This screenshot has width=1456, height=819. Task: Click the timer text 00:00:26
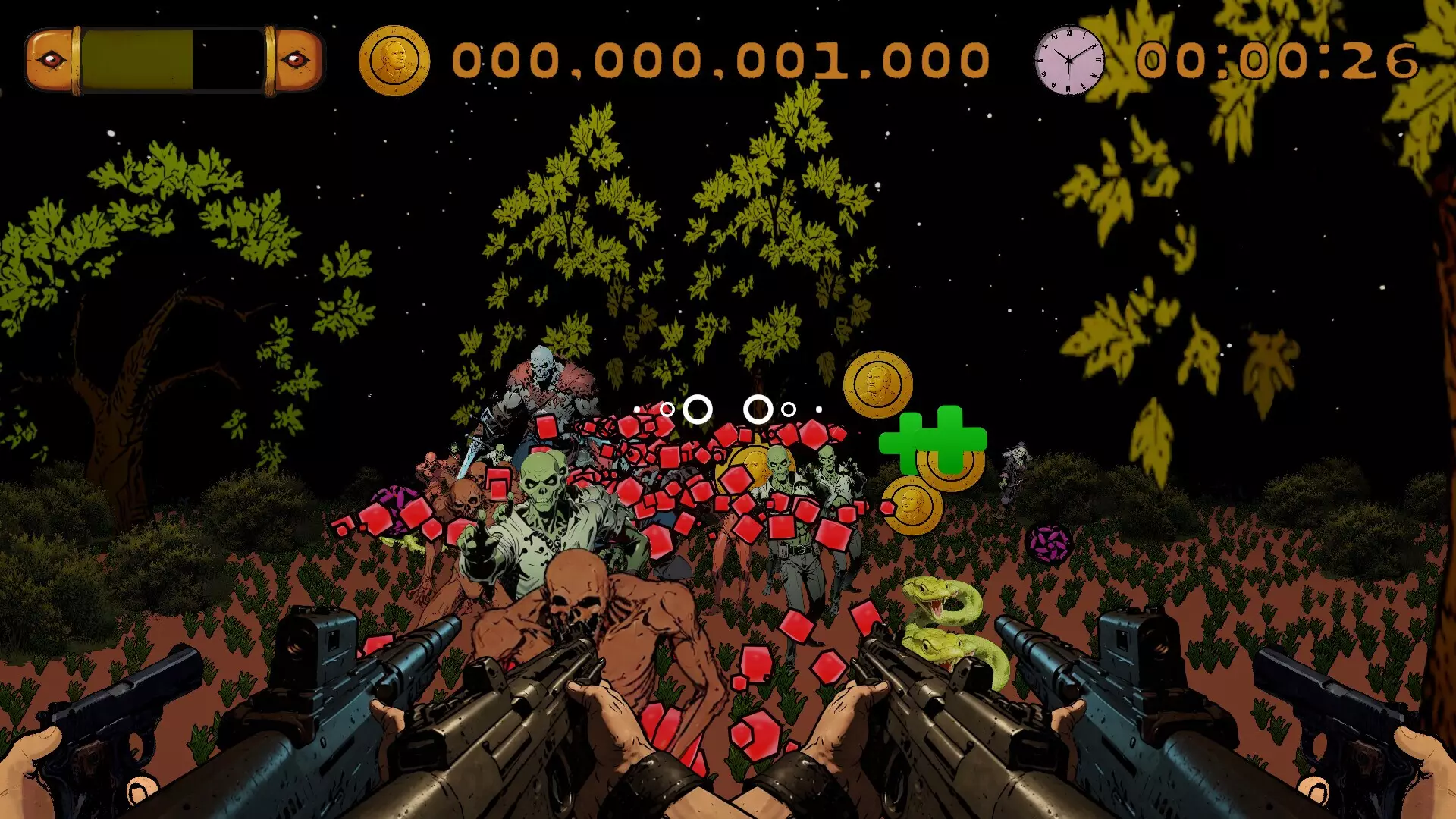[1274, 61]
